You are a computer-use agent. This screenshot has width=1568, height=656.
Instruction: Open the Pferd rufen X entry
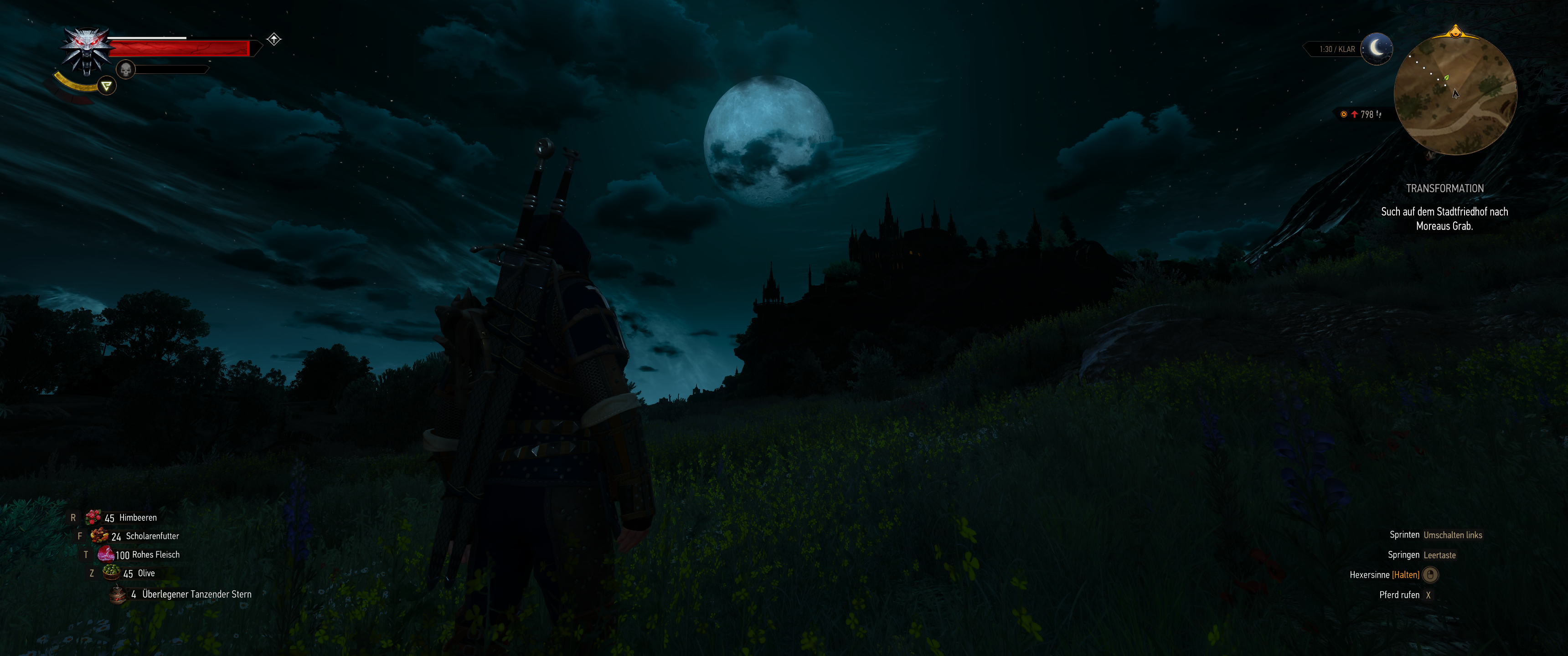click(x=1406, y=594)
